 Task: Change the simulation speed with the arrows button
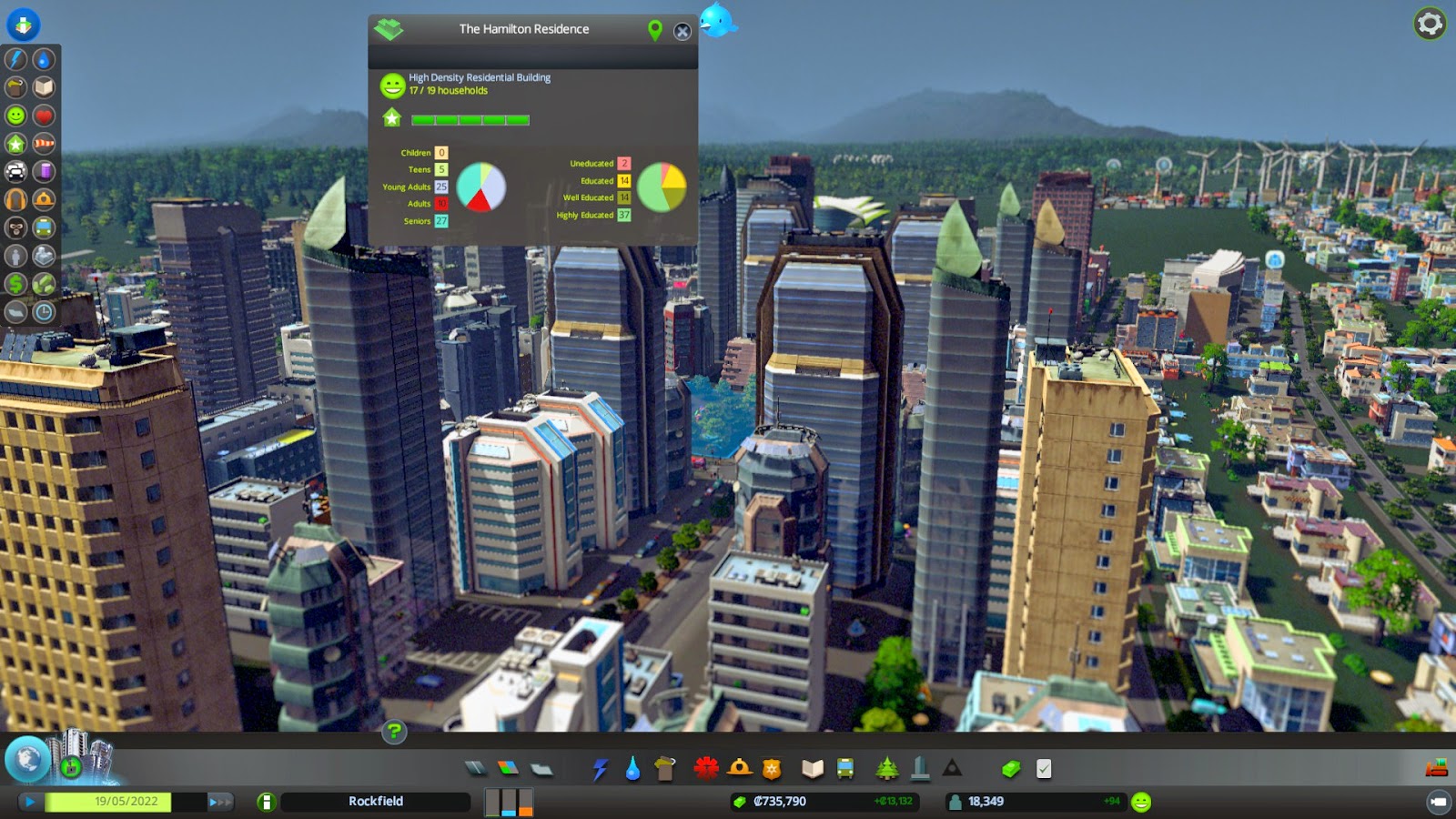(x=219, y=802)
